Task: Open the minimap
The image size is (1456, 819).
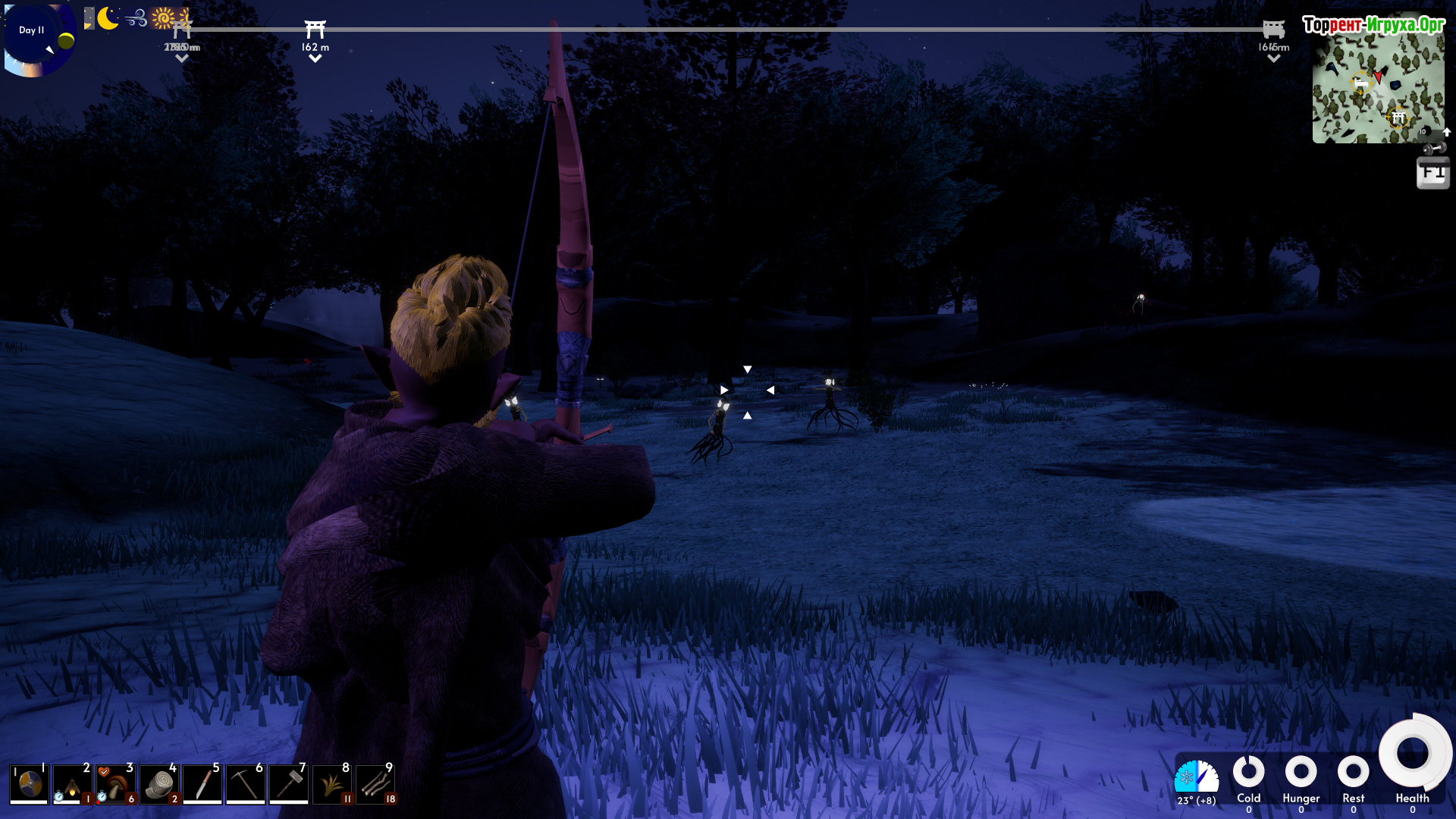Action: tap(1378, 89)
